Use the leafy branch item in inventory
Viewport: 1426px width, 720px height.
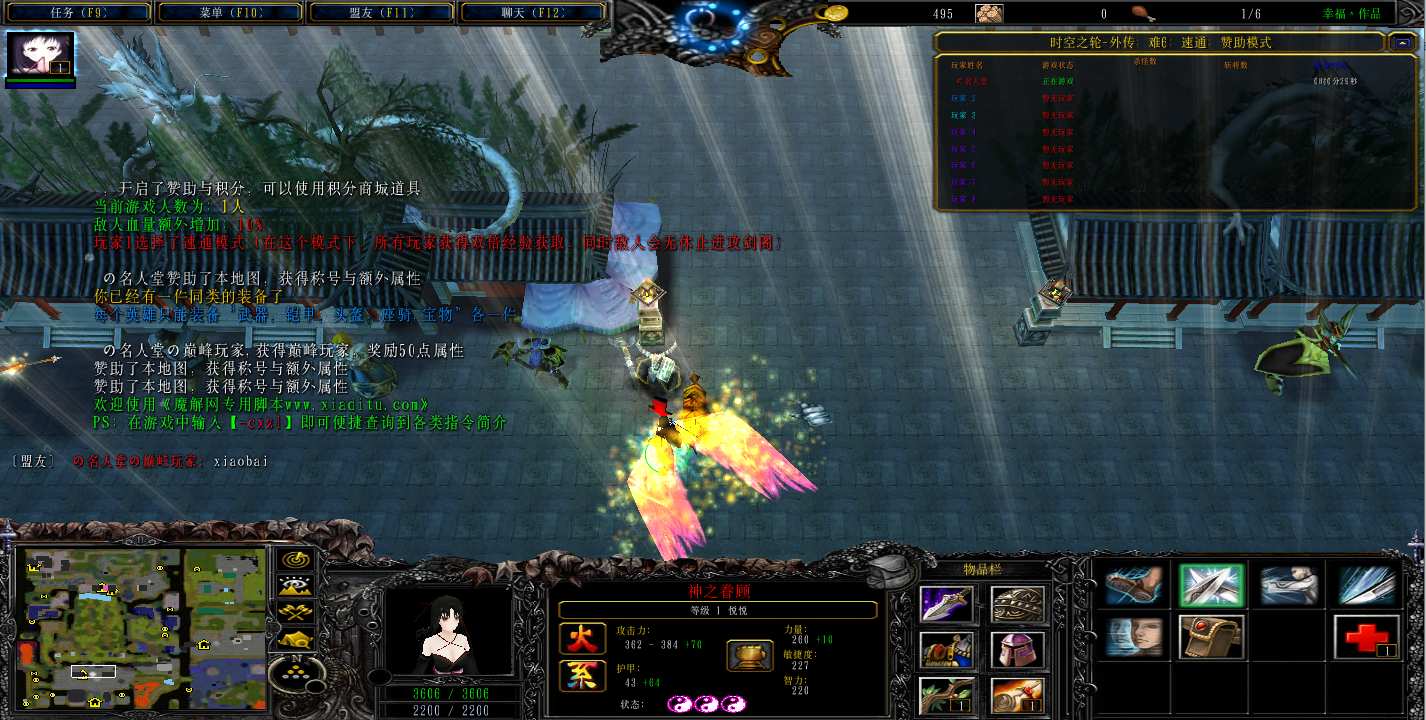click(x=946, y=695)
